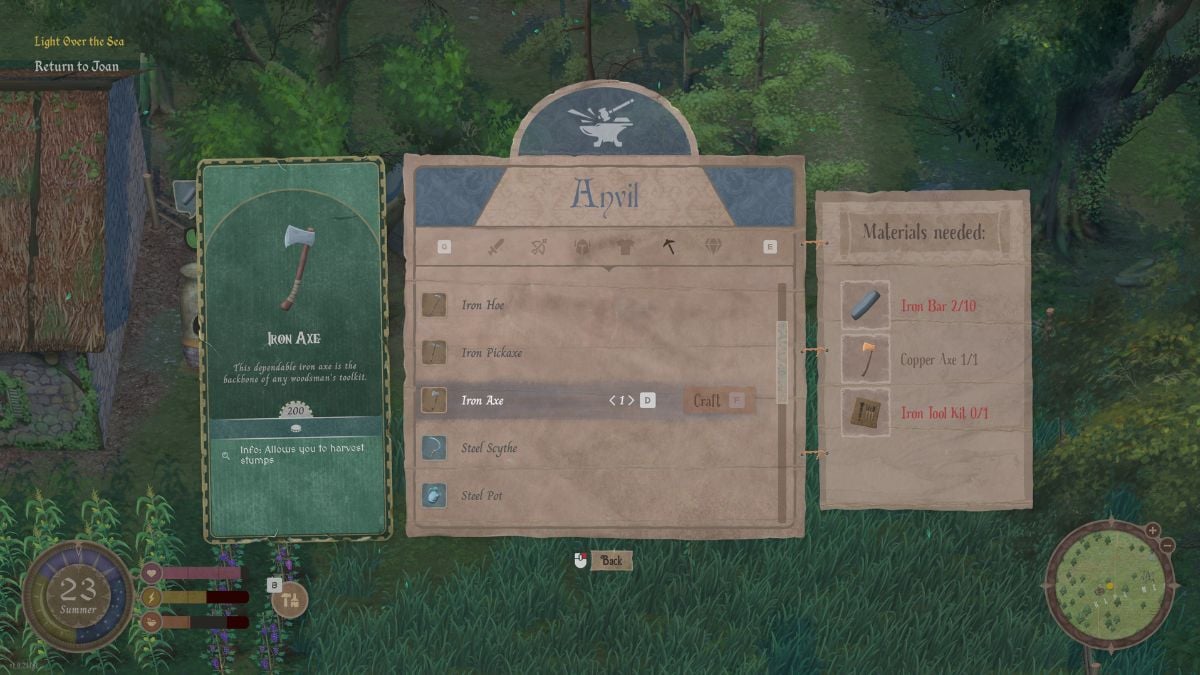Choose the Iron Pickaxe recipe
The image size is (1200, 675).
491,353
